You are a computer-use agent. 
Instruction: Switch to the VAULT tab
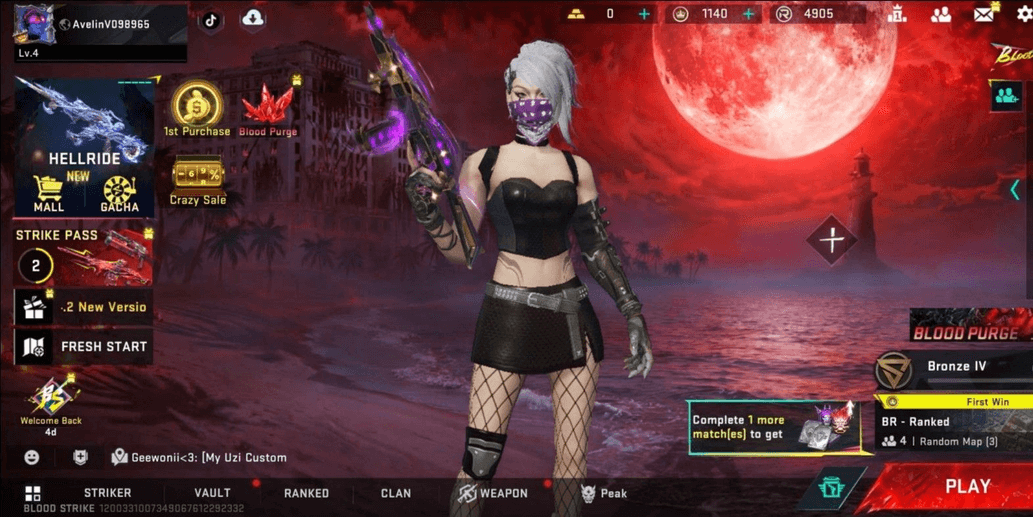212,493
